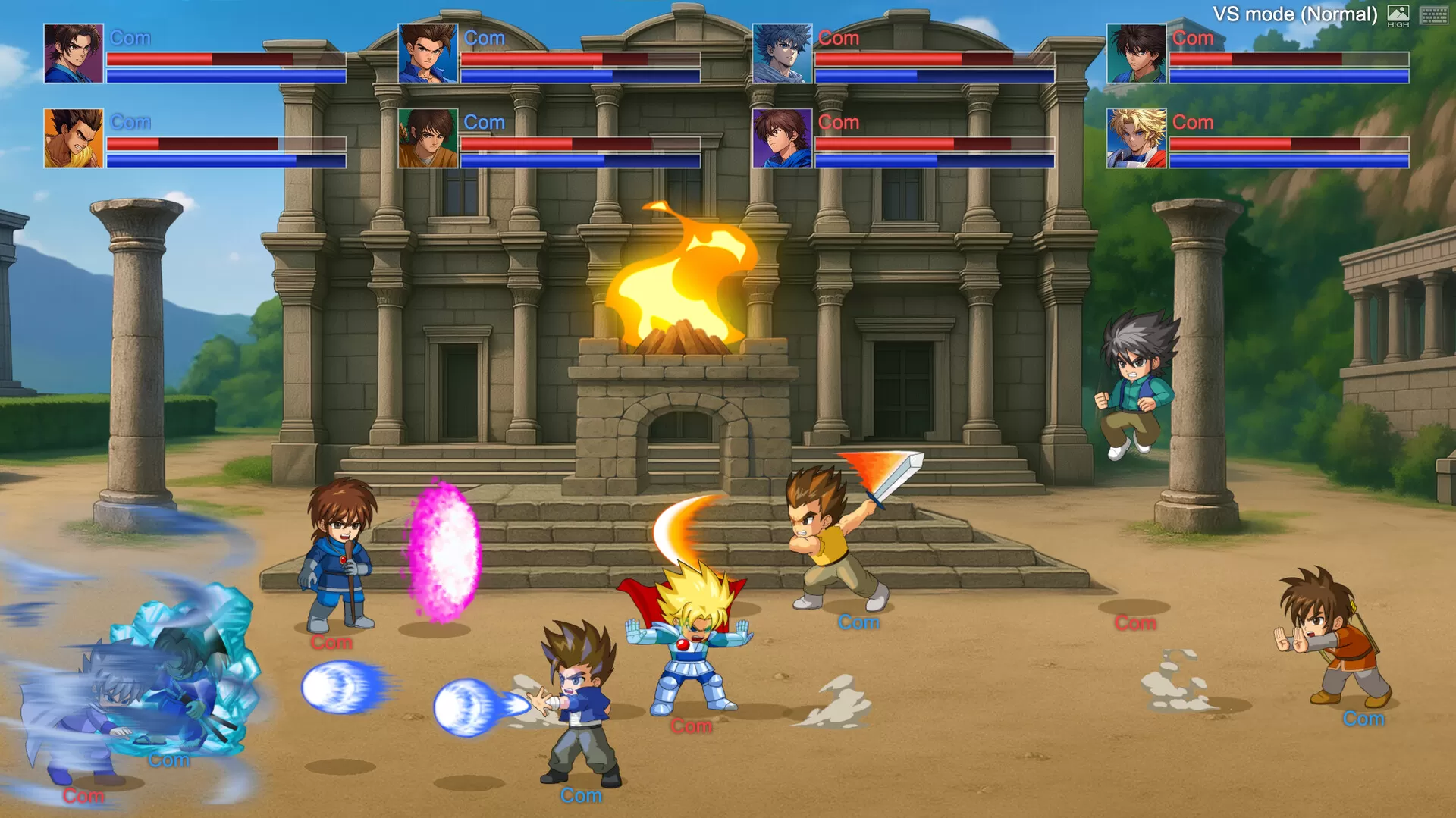Select the orange-clad fighter portrait second row left
The height and width of the screenshot is (818, 1456).
click(72, 136)
